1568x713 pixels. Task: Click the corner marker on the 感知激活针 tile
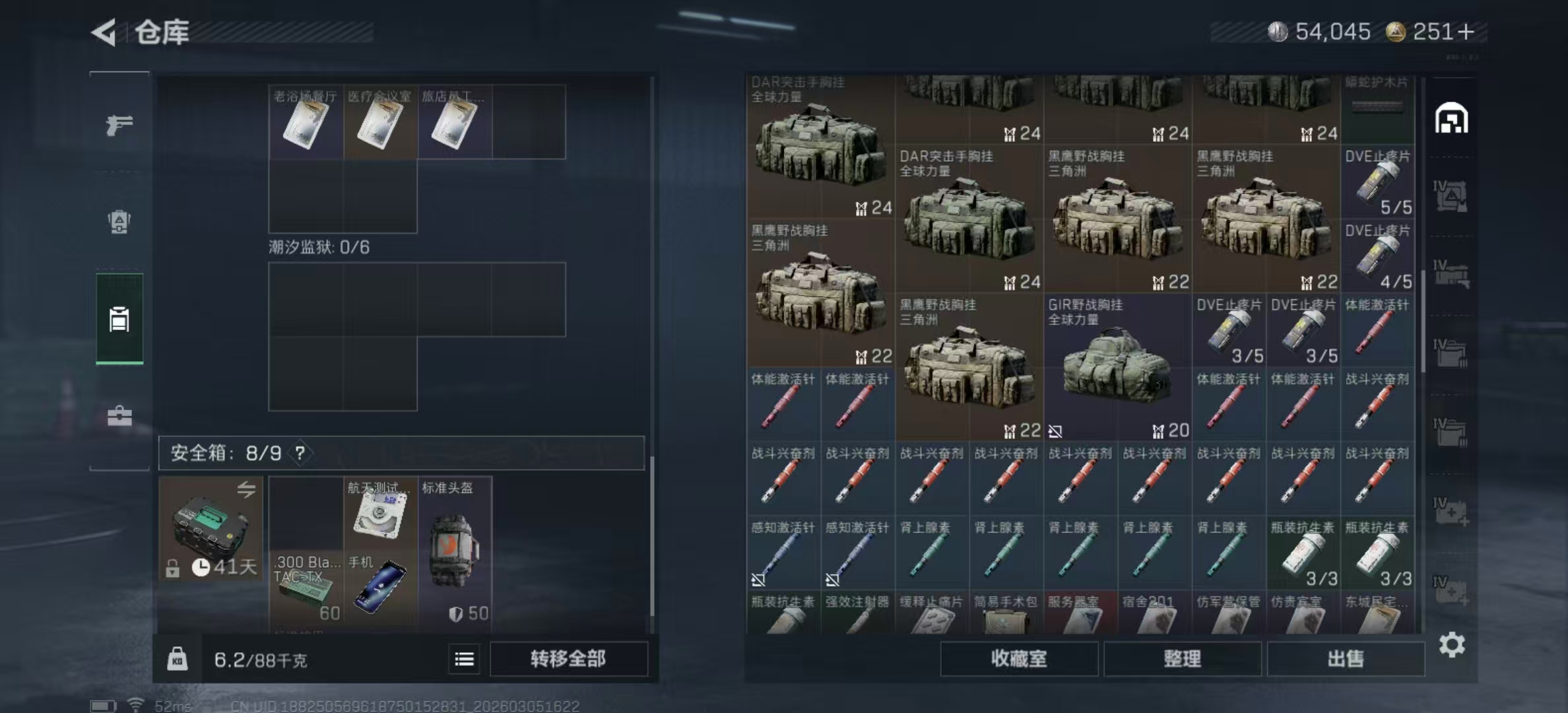tap(758, 580)
